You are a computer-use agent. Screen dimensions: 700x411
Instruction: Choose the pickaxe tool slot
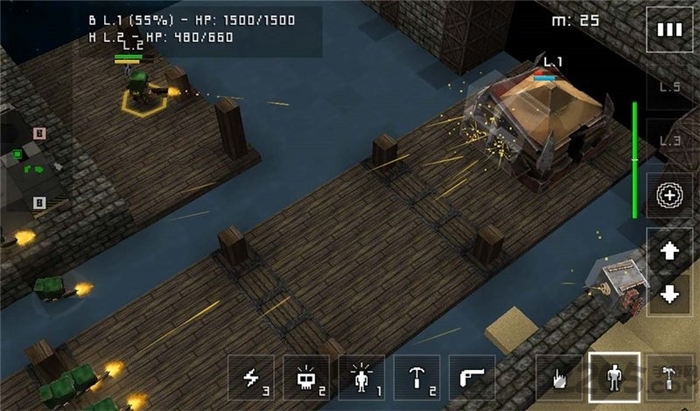417,379
